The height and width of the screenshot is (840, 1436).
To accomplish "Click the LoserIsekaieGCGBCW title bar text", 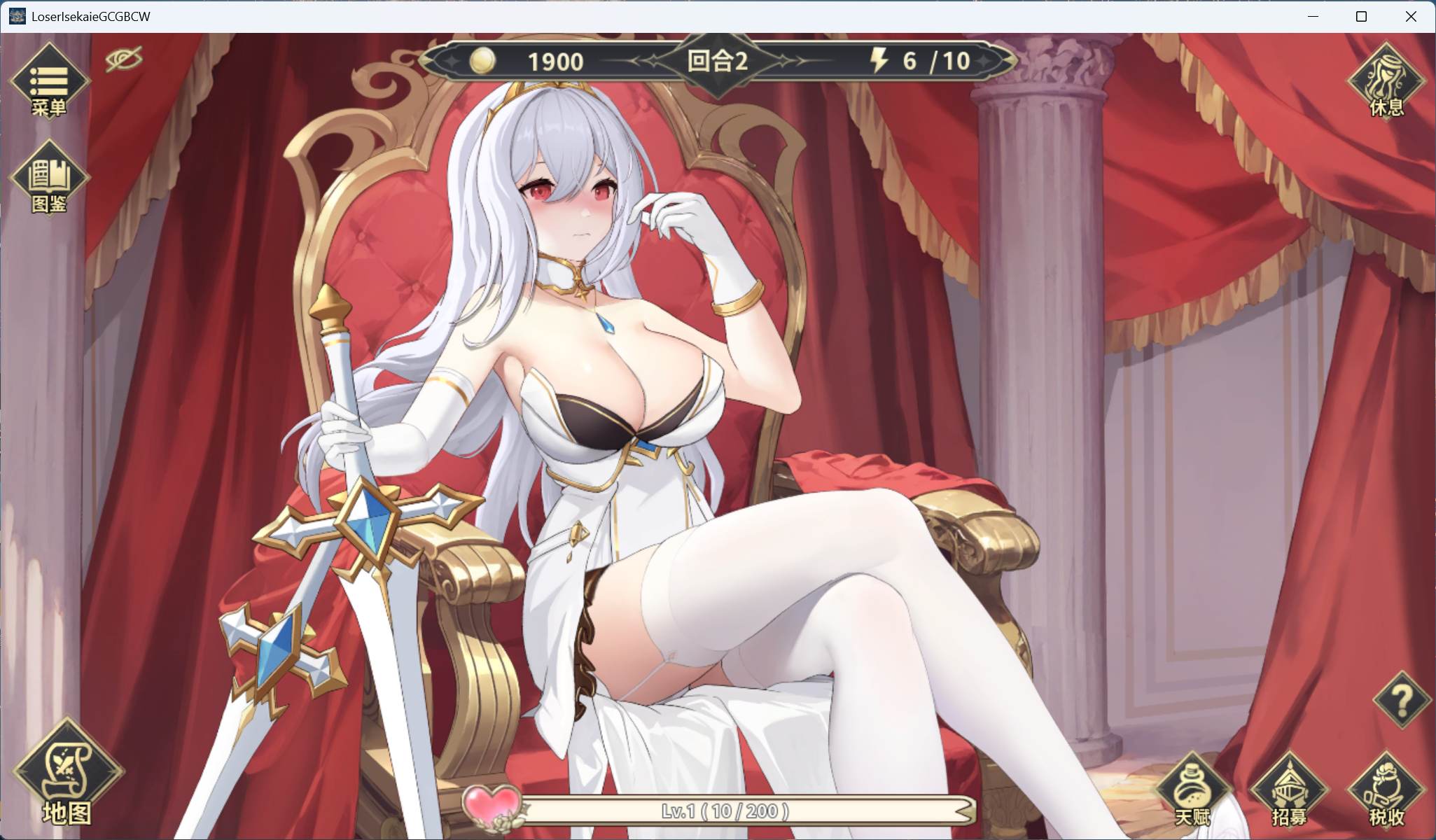I will point(90,16).
